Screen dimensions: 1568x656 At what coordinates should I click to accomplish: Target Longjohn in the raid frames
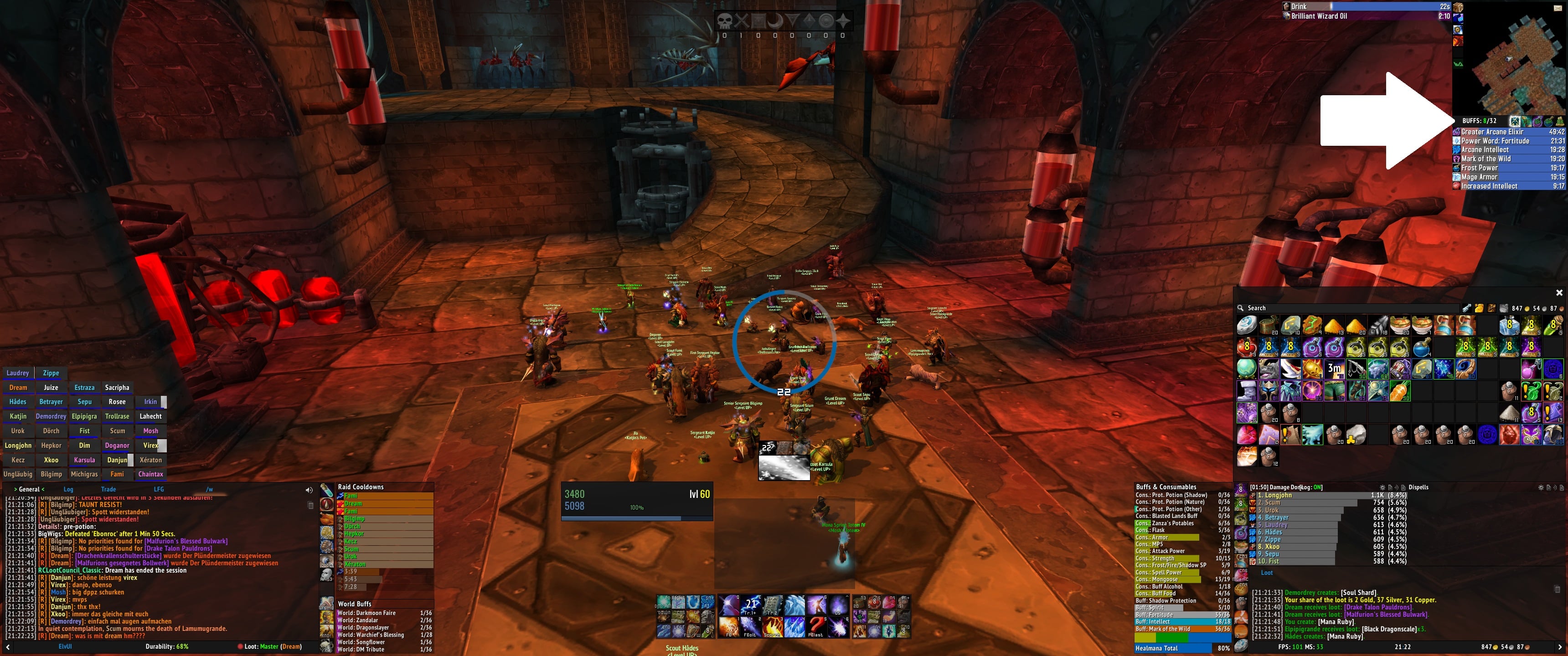tap(18, 446)
